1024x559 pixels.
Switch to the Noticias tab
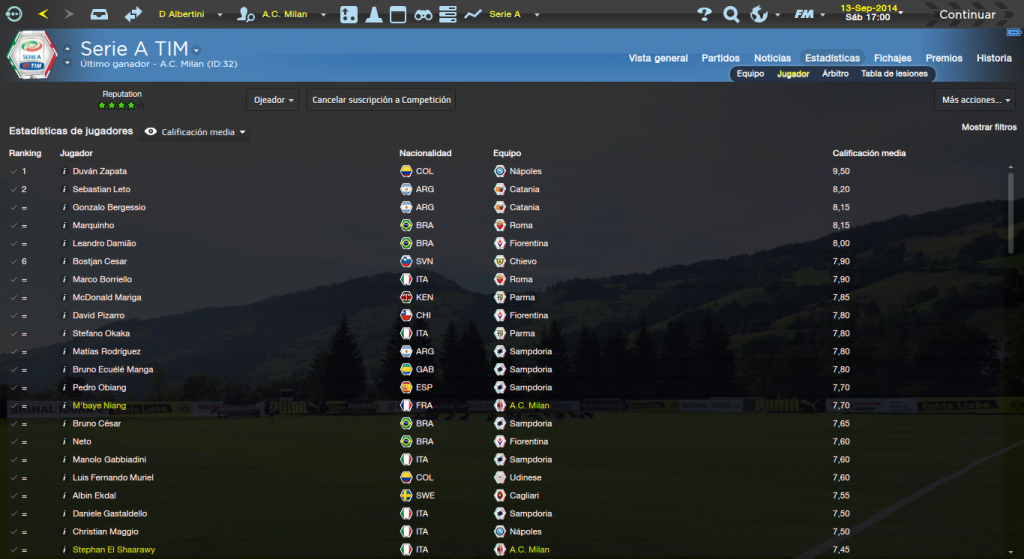point(772,58)
